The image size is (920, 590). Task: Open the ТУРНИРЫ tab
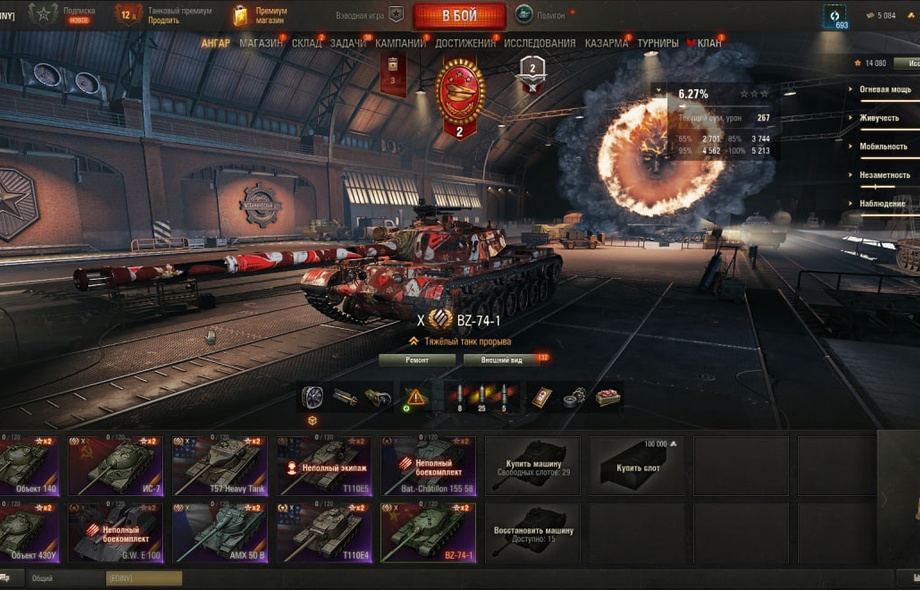coord(658,43)
